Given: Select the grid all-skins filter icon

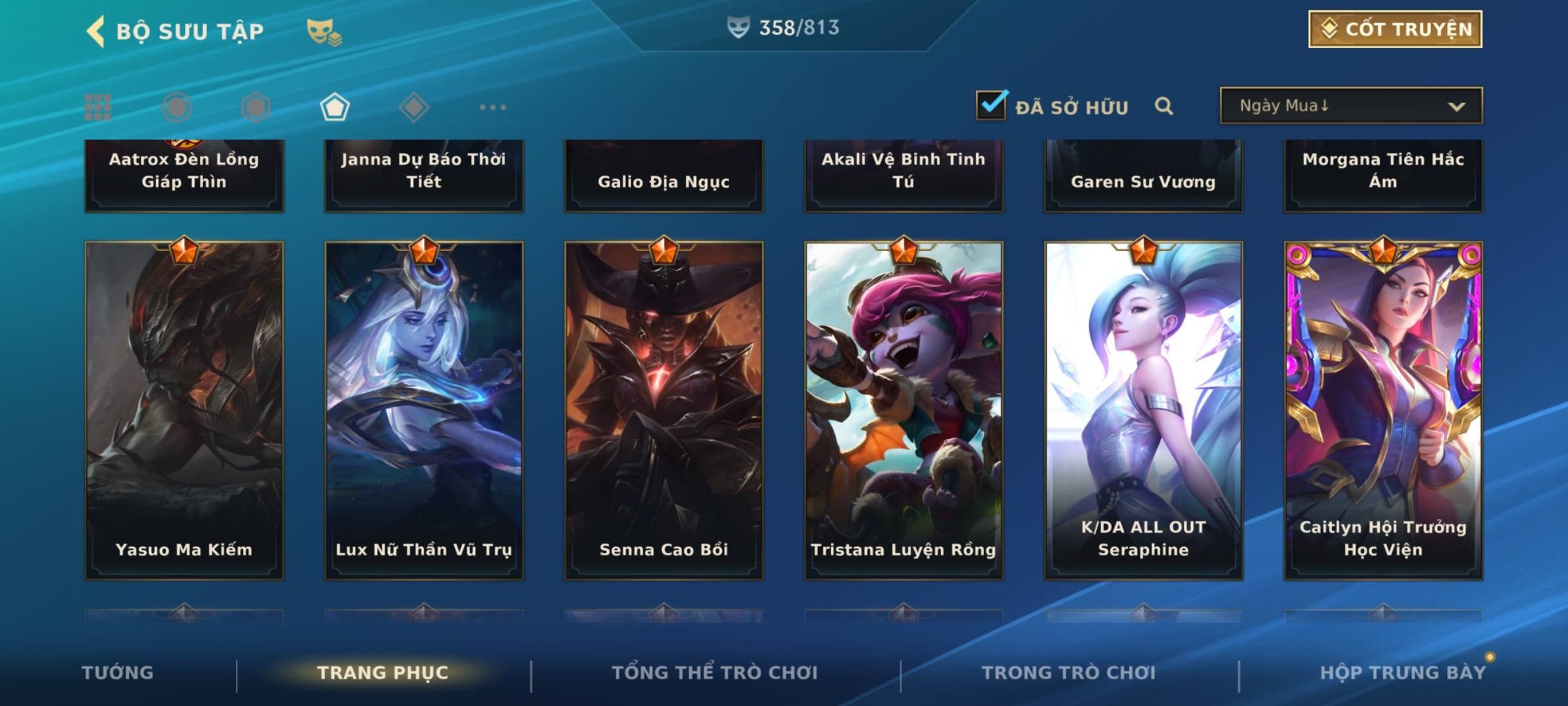Looking at the screenshot, I should pos(98,107).
